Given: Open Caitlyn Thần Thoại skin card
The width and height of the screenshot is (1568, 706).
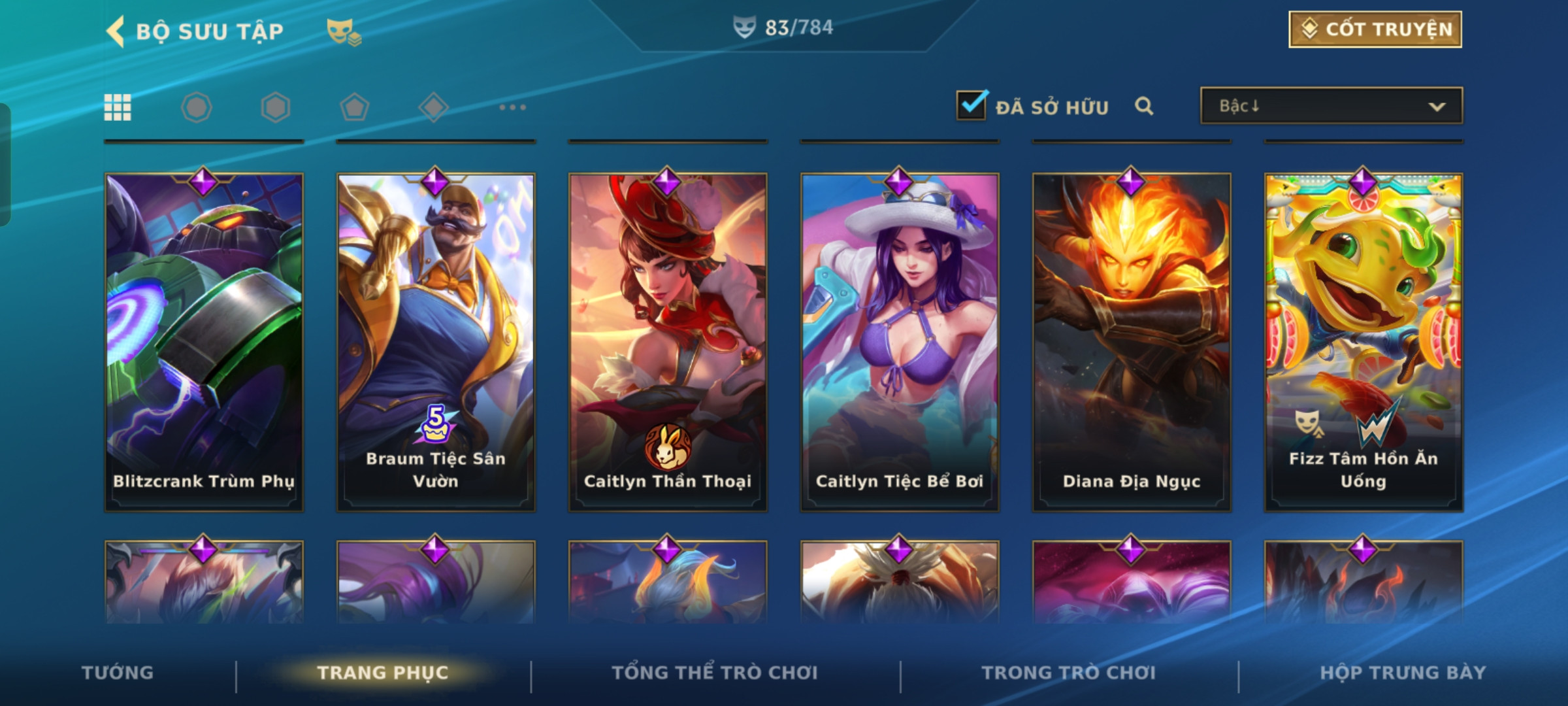Looking at the screenshot, I should tap(668, 341).
